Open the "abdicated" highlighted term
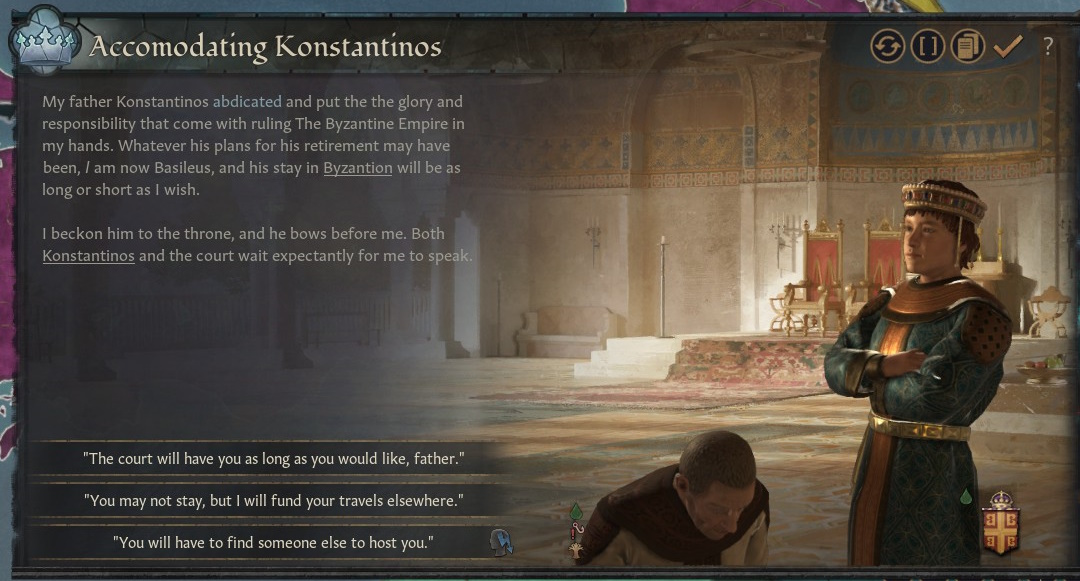 tap(248, 102)
